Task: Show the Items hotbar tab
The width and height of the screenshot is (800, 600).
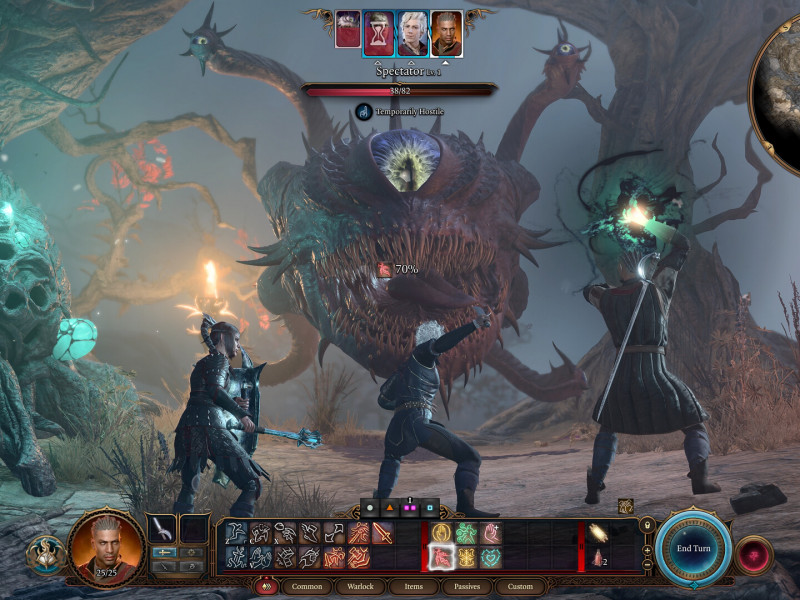Action: point(412,586)
